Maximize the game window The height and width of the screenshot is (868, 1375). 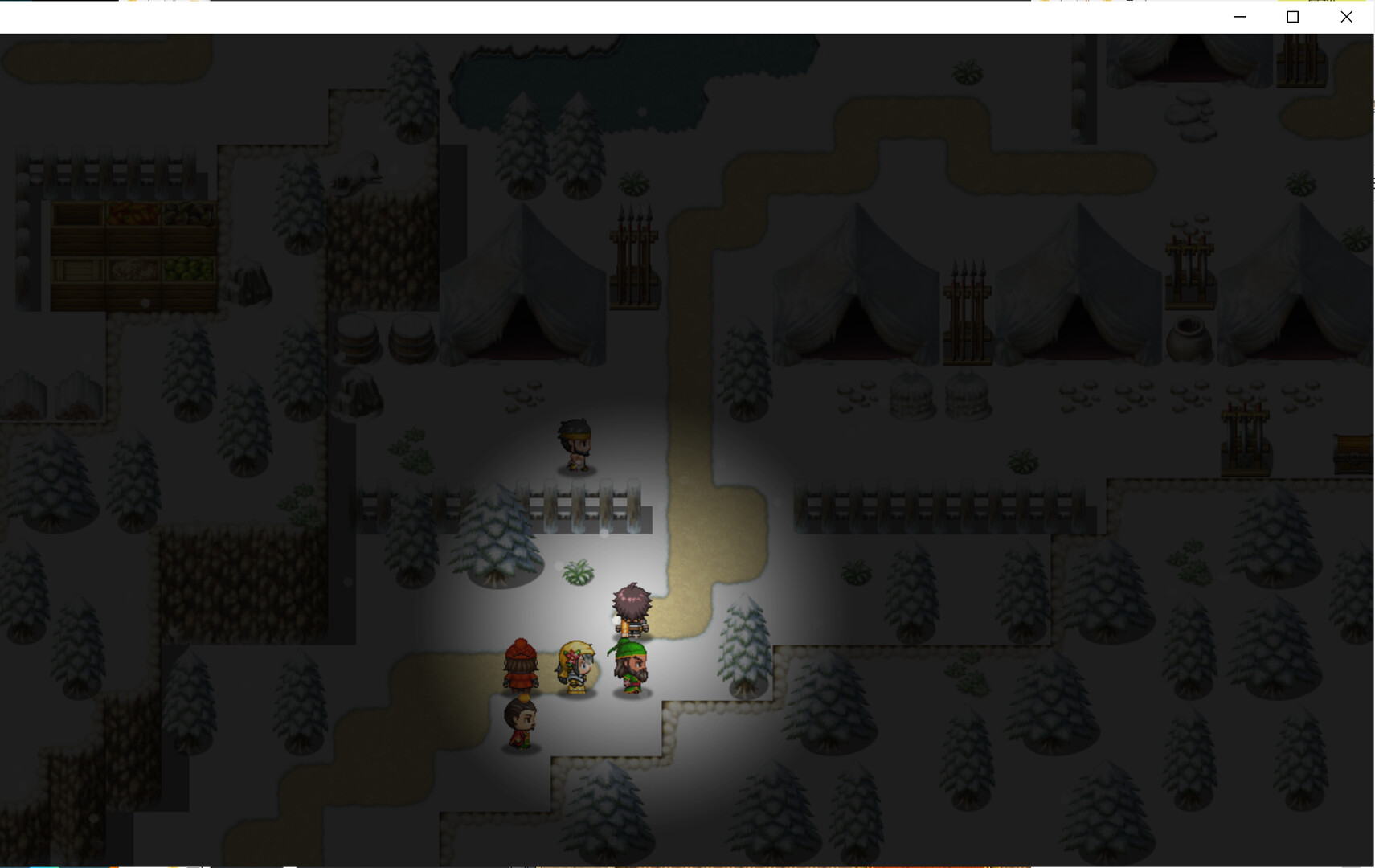pyautogui.click(x=1292, y=17)
